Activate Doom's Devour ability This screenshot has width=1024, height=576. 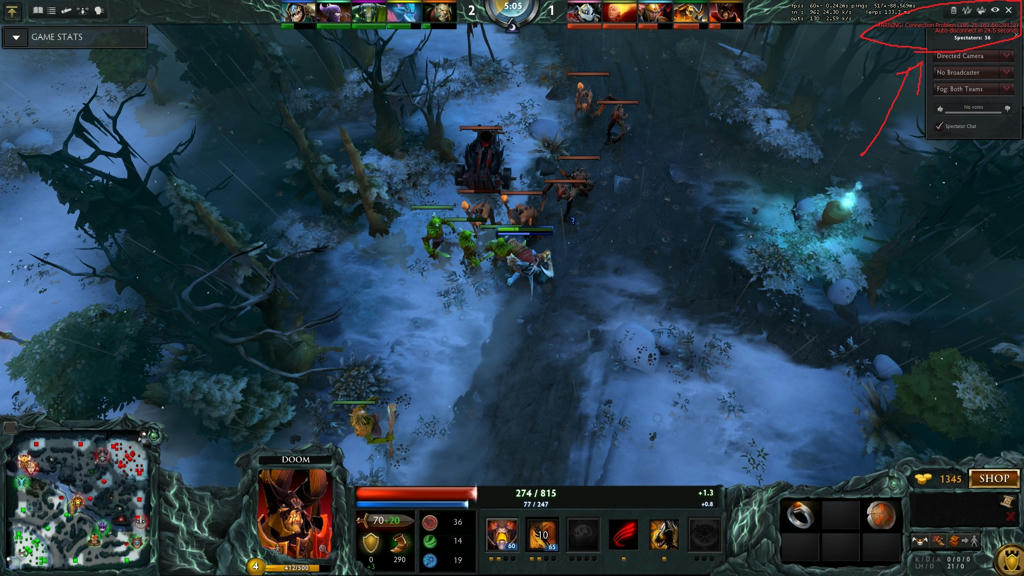[x=501, y=535]
